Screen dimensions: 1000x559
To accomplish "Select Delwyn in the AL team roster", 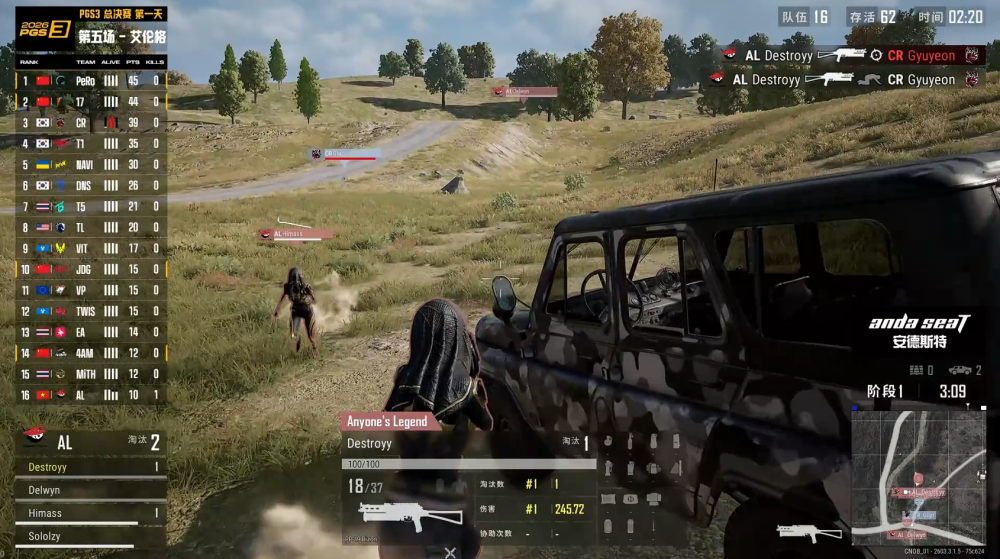I will pos(90,490).
